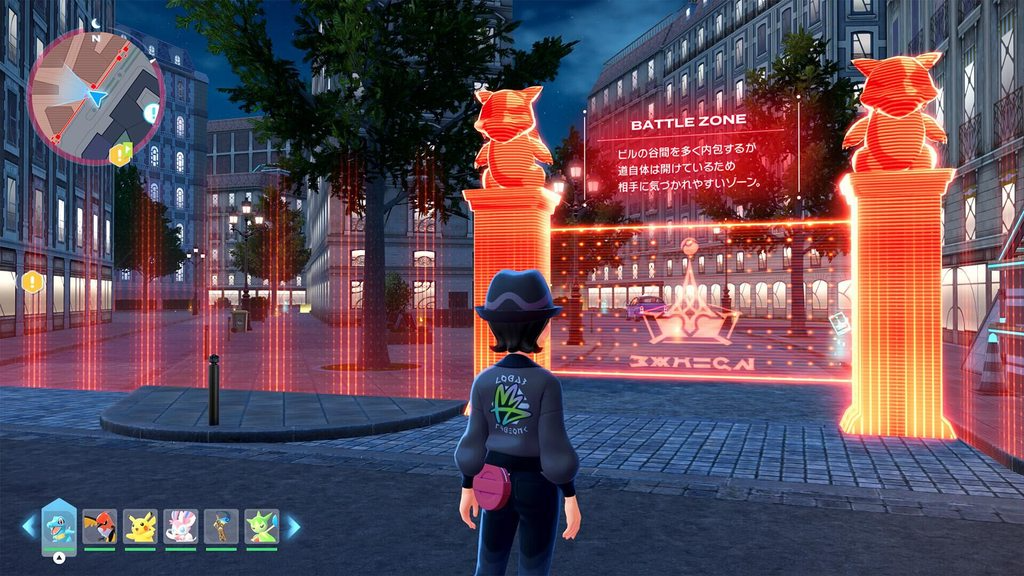The width and height of the screenshot is (1024, 576).
Task: Select the yellow hexagon marker on the minimap
Action: 121,153
